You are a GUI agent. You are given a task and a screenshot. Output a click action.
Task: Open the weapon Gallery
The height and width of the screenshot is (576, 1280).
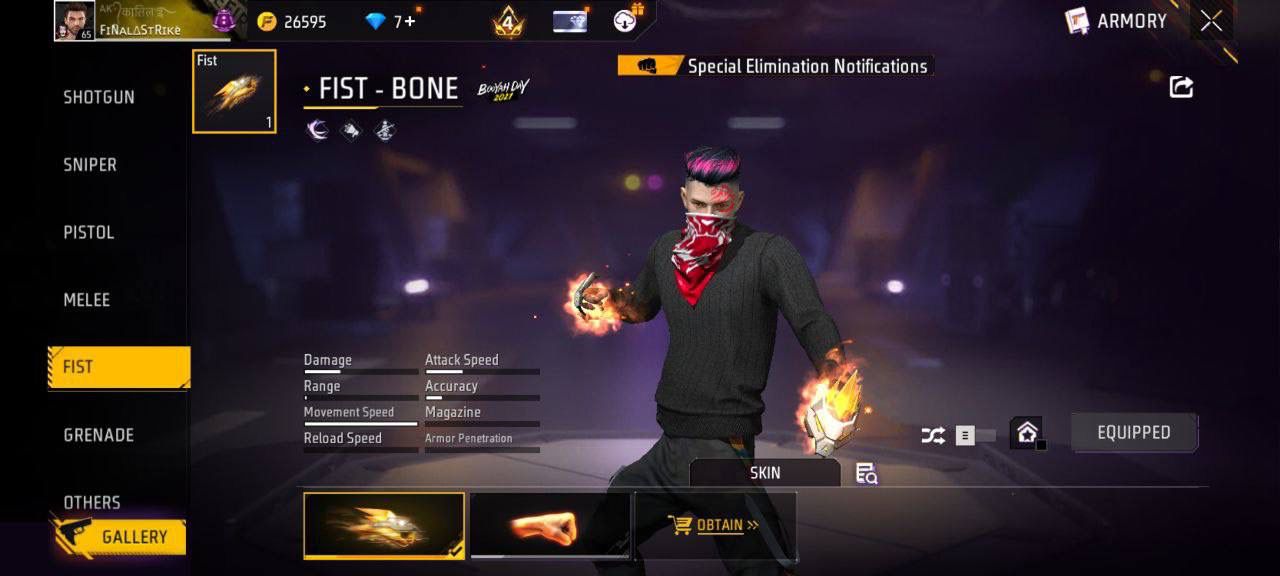[120, 537]
